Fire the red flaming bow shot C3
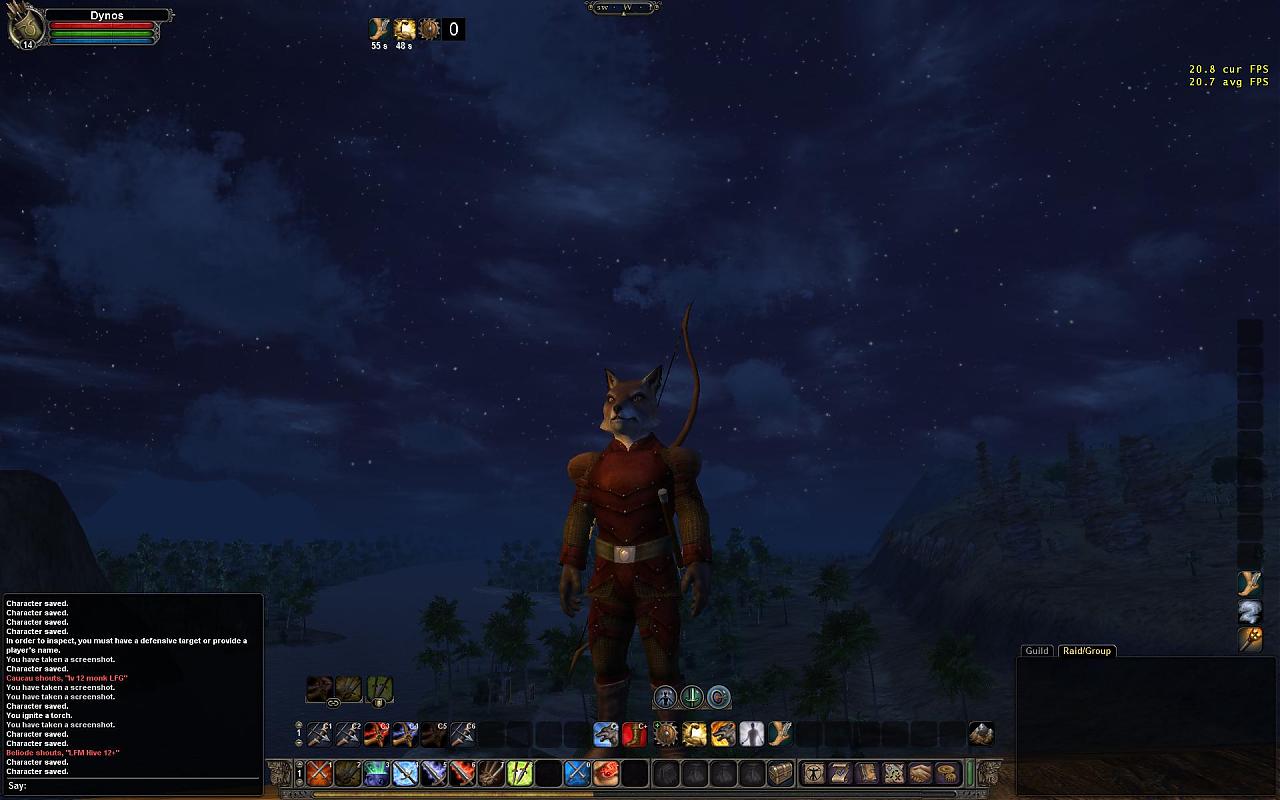1280x800 pixels. [x=377, y=735]
